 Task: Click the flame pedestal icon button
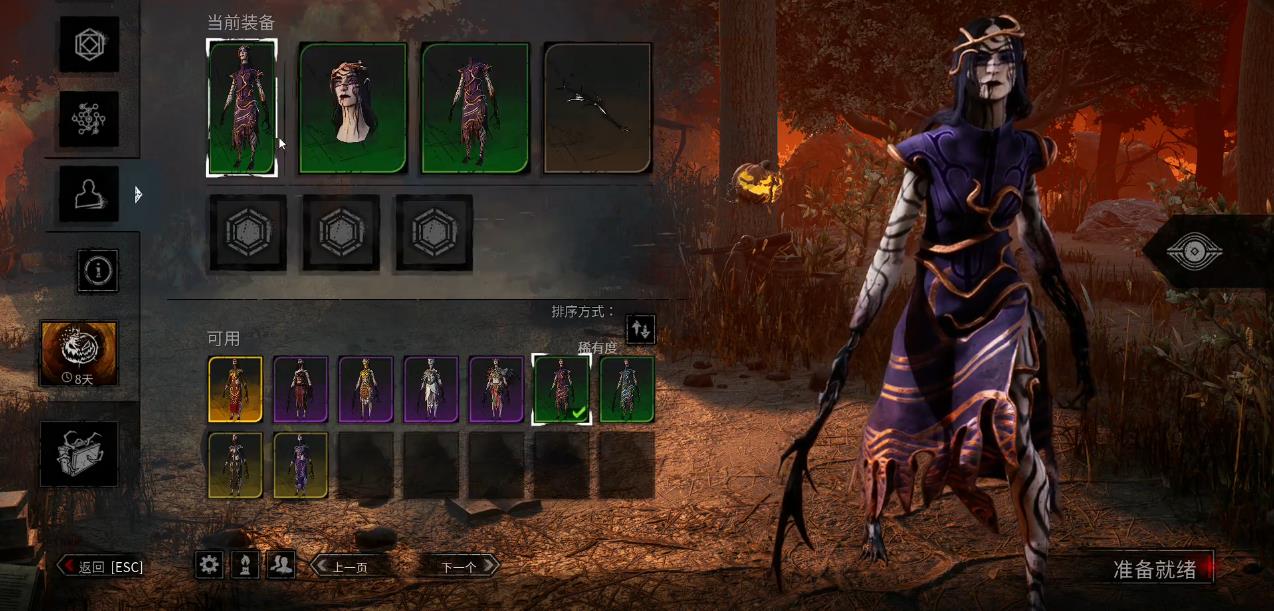(x=245, y=565)
